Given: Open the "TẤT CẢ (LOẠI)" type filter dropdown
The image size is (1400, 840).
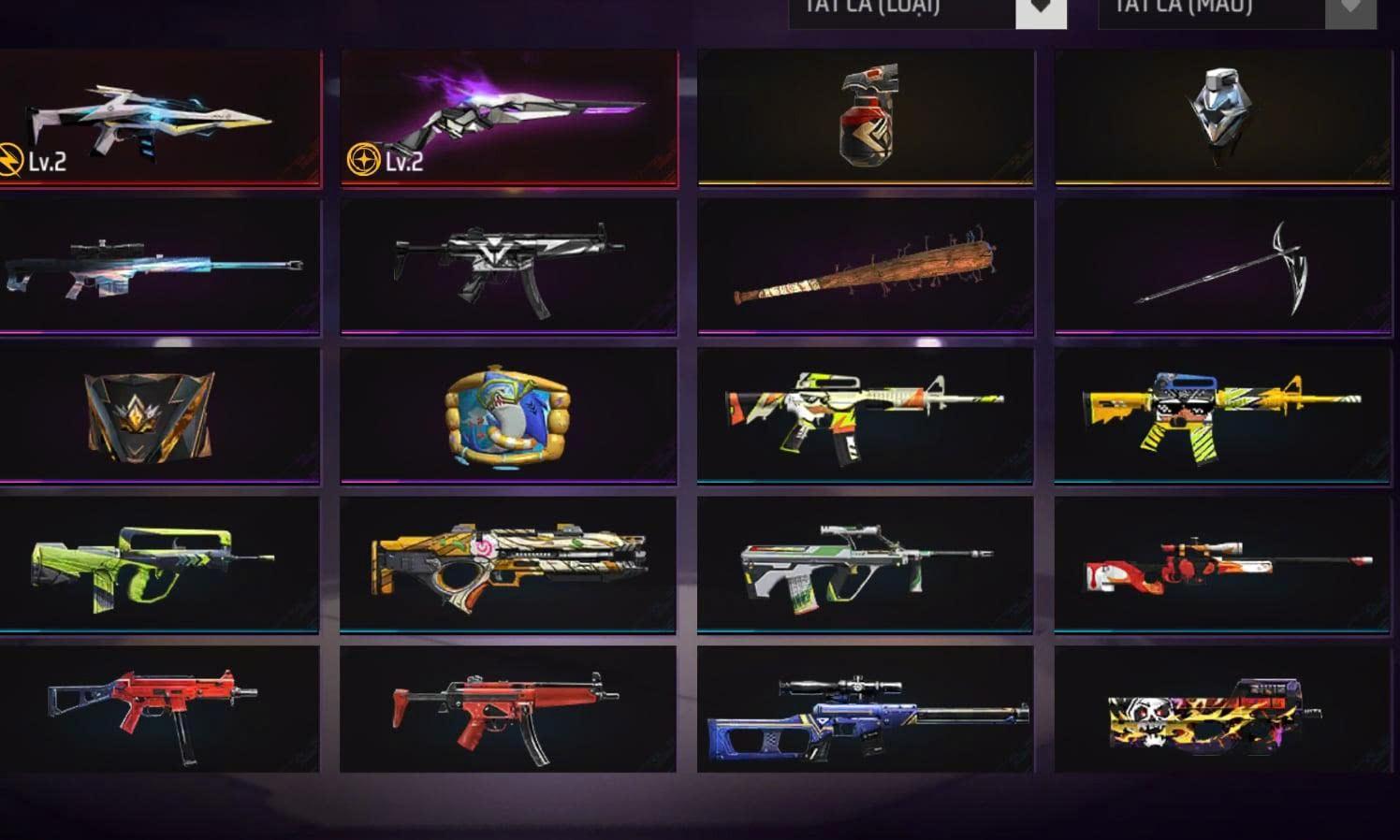Looking at the screenshot, I should [x=926, y=9].
